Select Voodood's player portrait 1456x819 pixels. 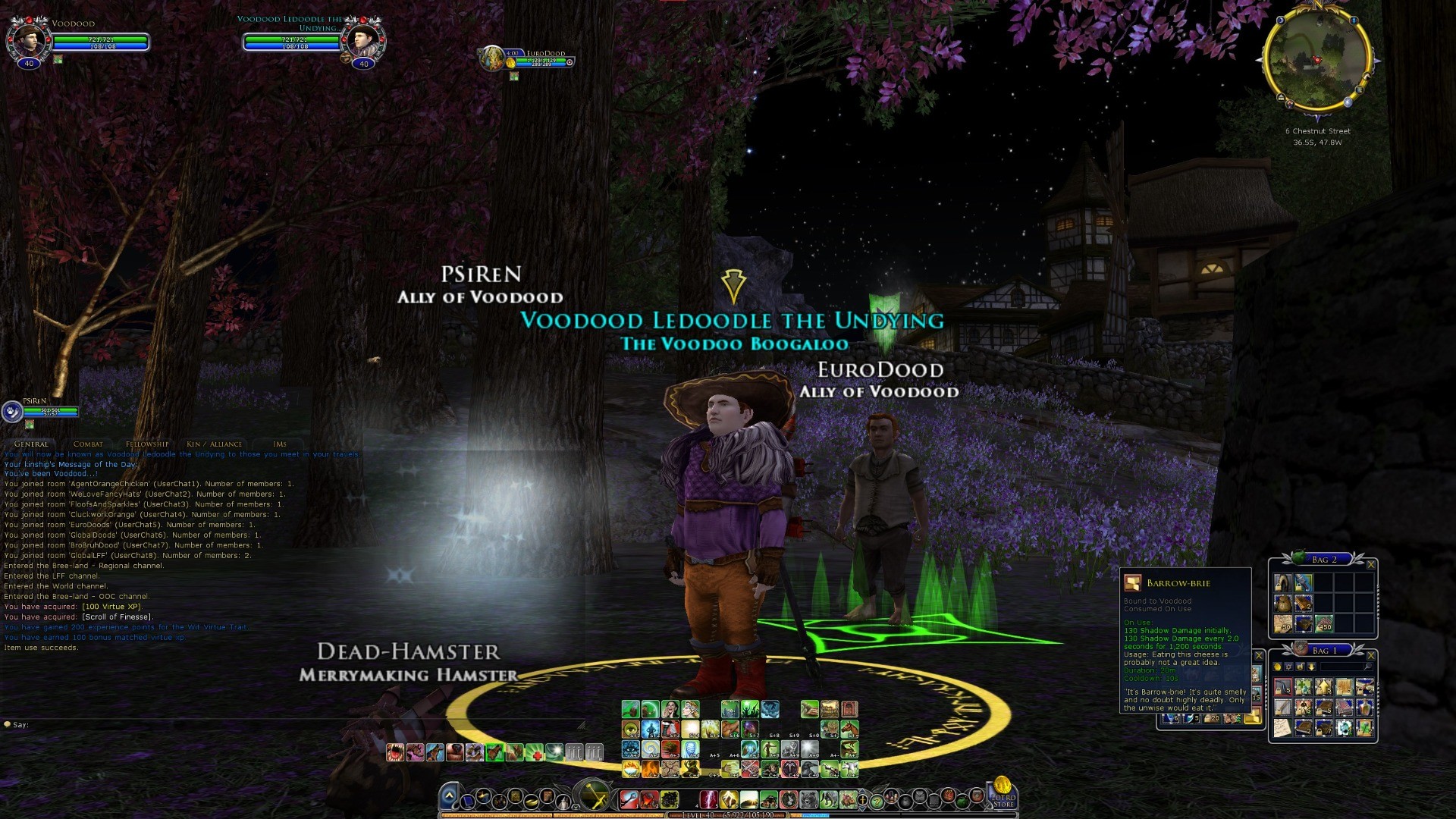[x=24, y=39]
